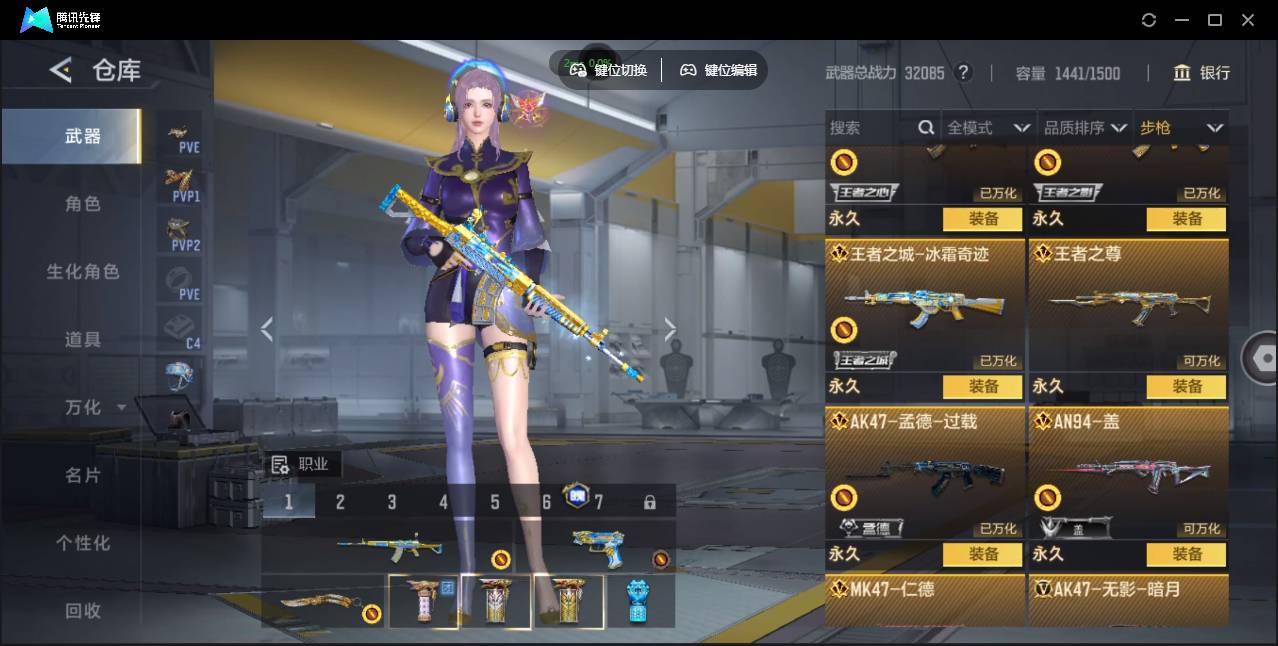Viewport: 1278px width, 646px height.
Task: Go back from the 仓库 screen
Action: (x=61, y=70)
